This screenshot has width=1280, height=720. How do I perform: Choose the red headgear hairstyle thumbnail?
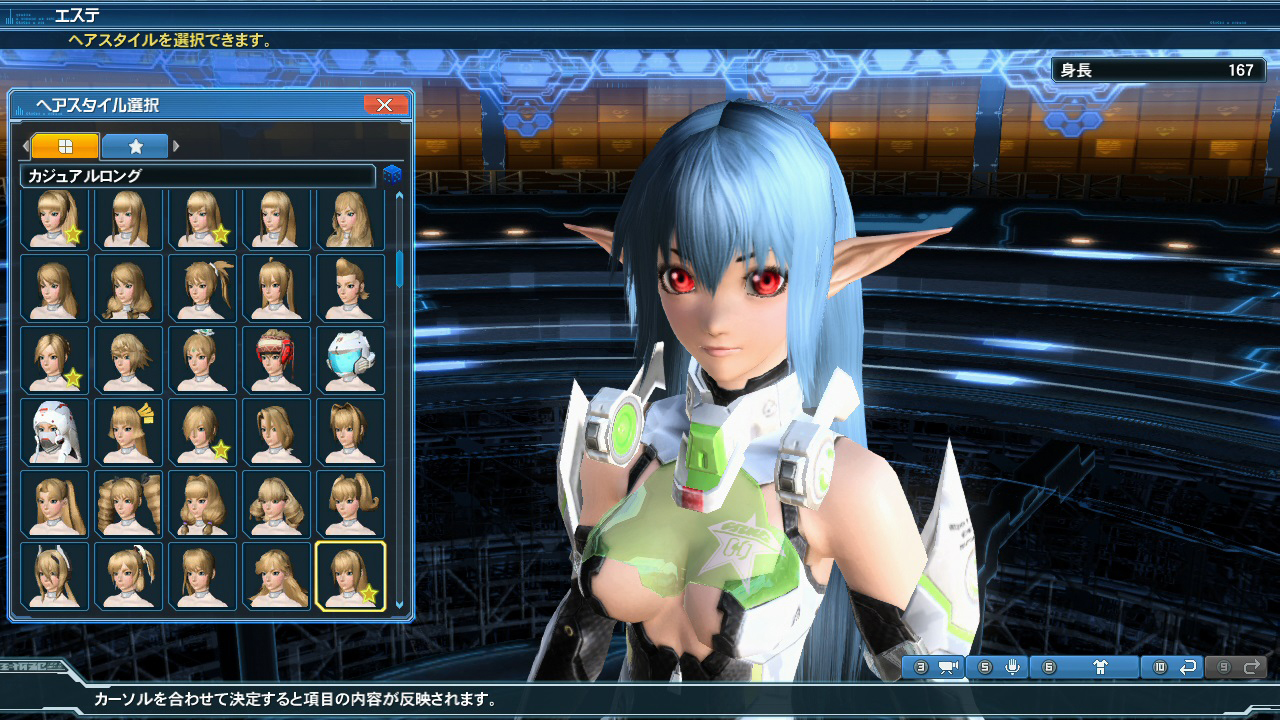tap(276, 359)
